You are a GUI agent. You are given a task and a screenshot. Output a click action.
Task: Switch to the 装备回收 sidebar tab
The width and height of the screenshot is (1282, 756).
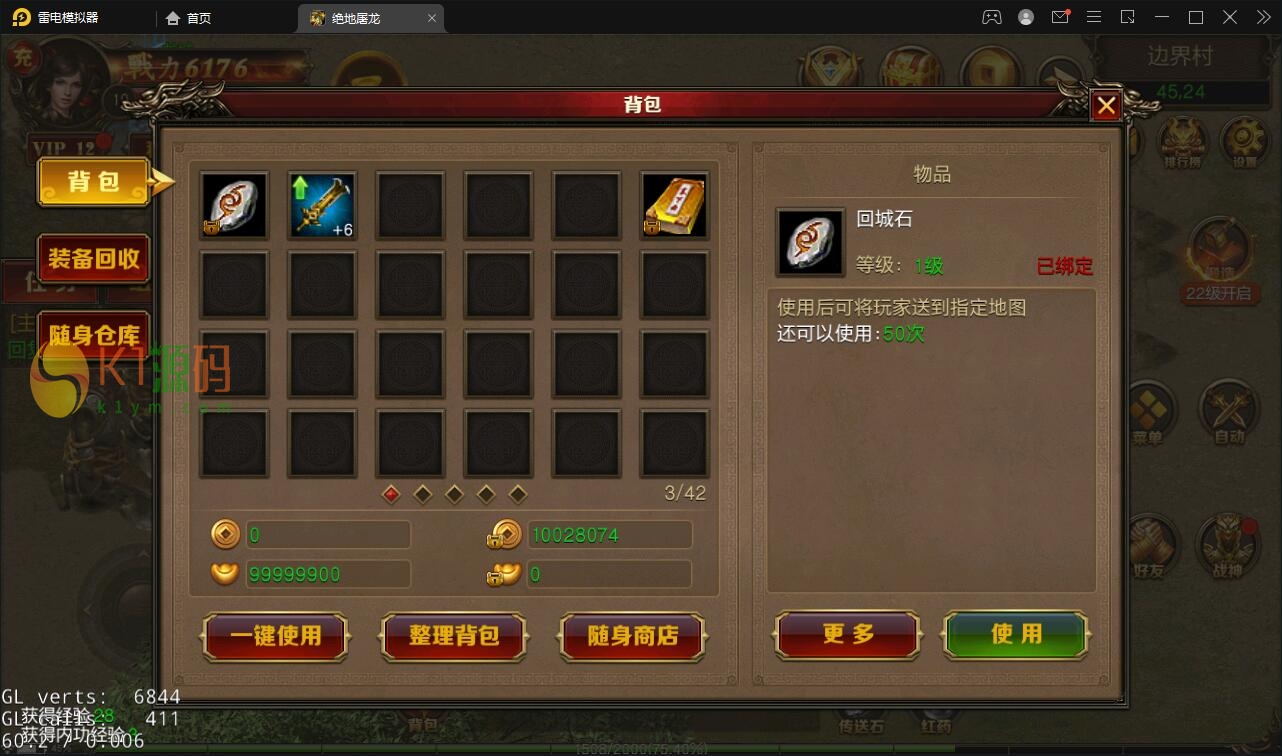92,258
